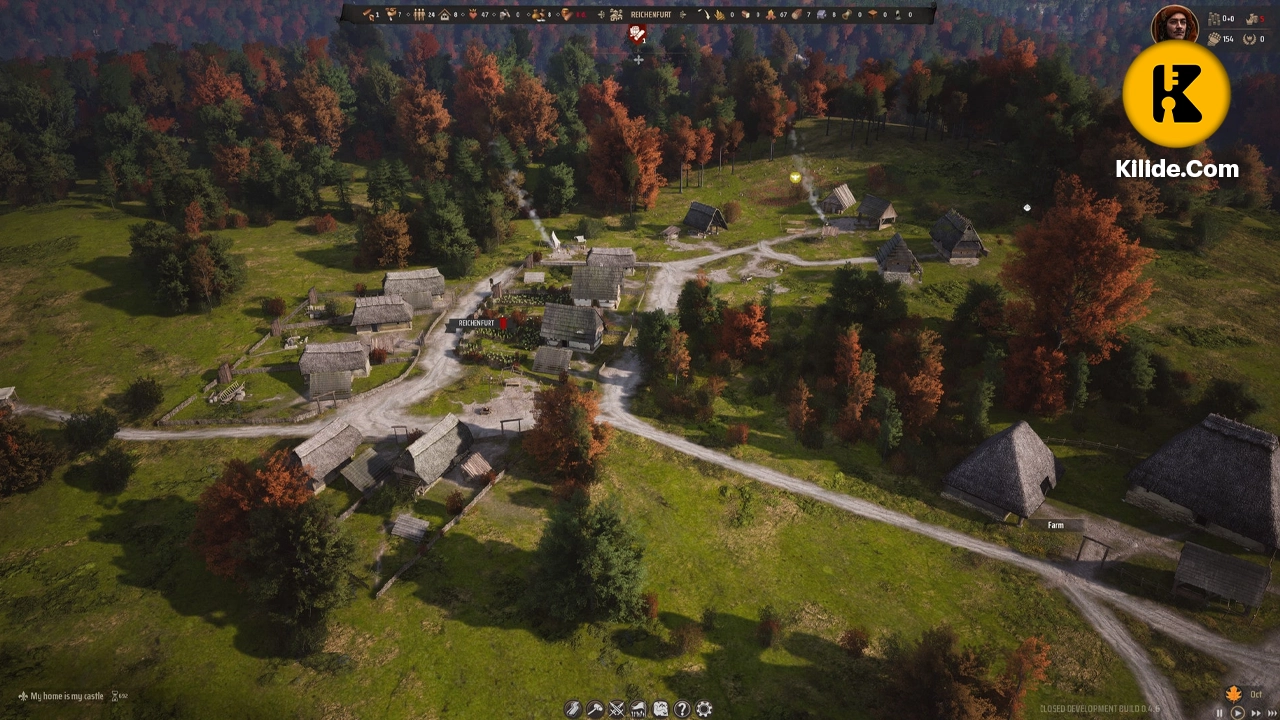Open the gear settings menu
The image size is (1280, 720).
click(x=704, y=709)
